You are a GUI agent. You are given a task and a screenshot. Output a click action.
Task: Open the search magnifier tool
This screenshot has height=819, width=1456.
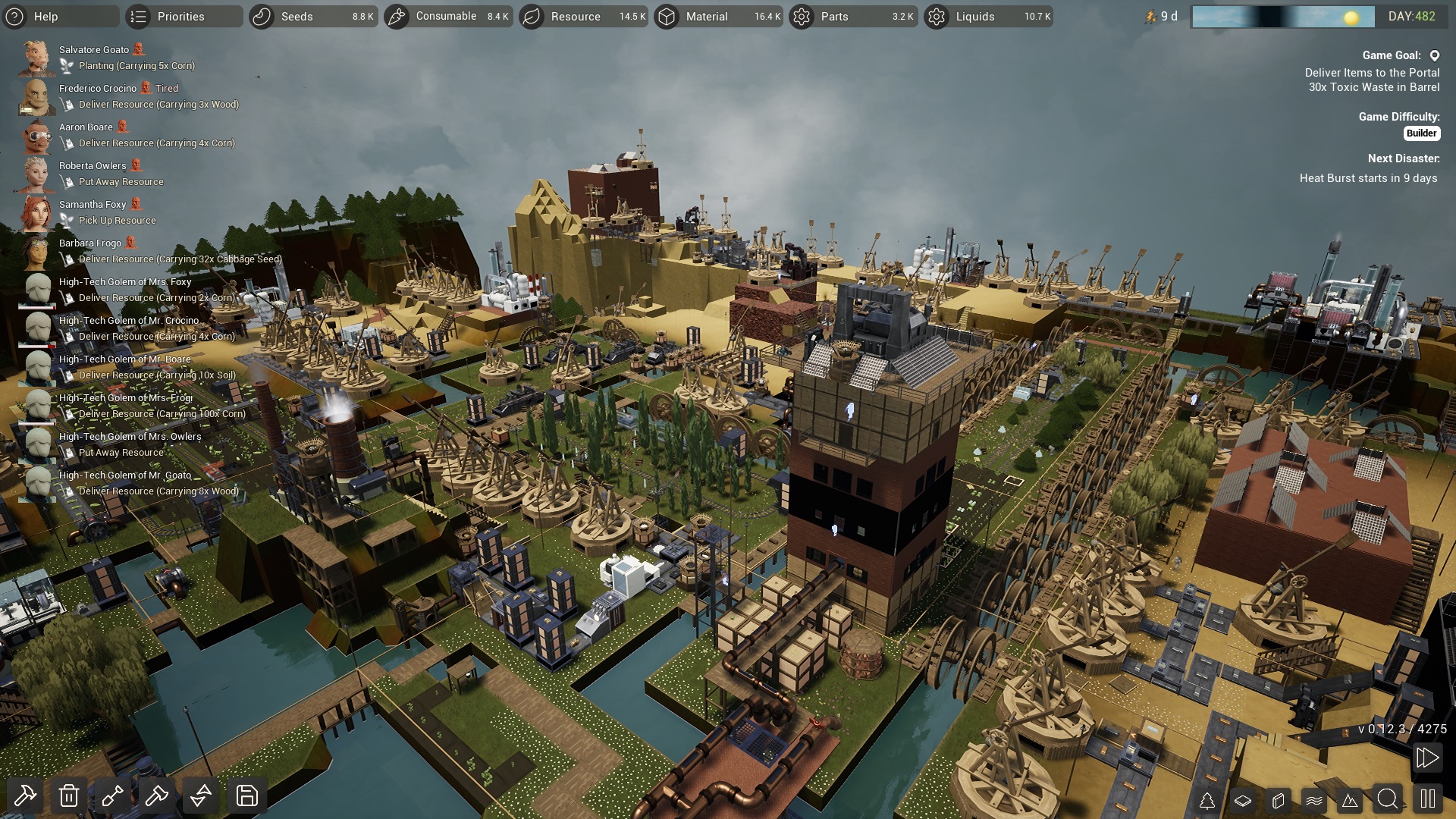point(1389,798)
